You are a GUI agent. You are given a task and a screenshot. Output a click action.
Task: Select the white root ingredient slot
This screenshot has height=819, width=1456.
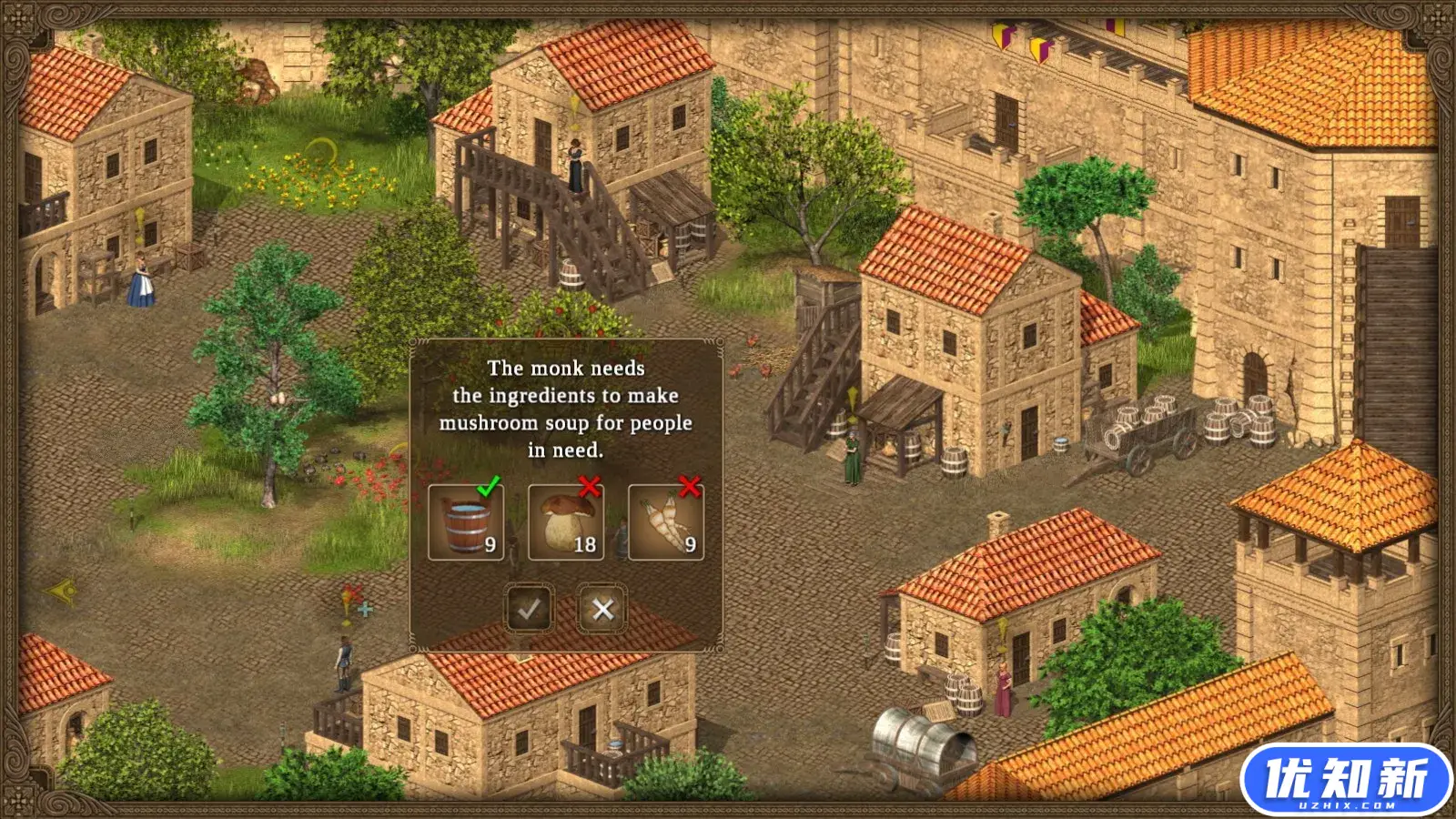tap(666, 522)
